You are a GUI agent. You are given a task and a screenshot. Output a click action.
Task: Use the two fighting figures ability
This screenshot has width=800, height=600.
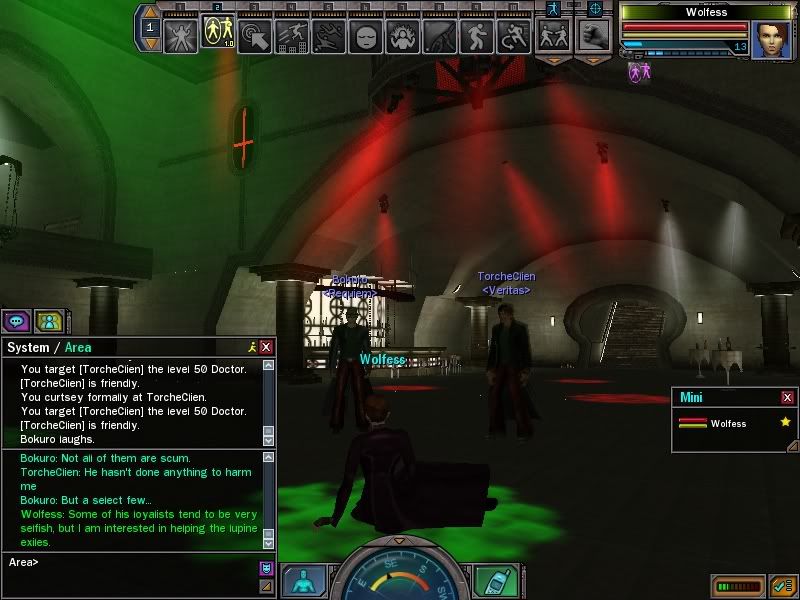pos(551,36)
